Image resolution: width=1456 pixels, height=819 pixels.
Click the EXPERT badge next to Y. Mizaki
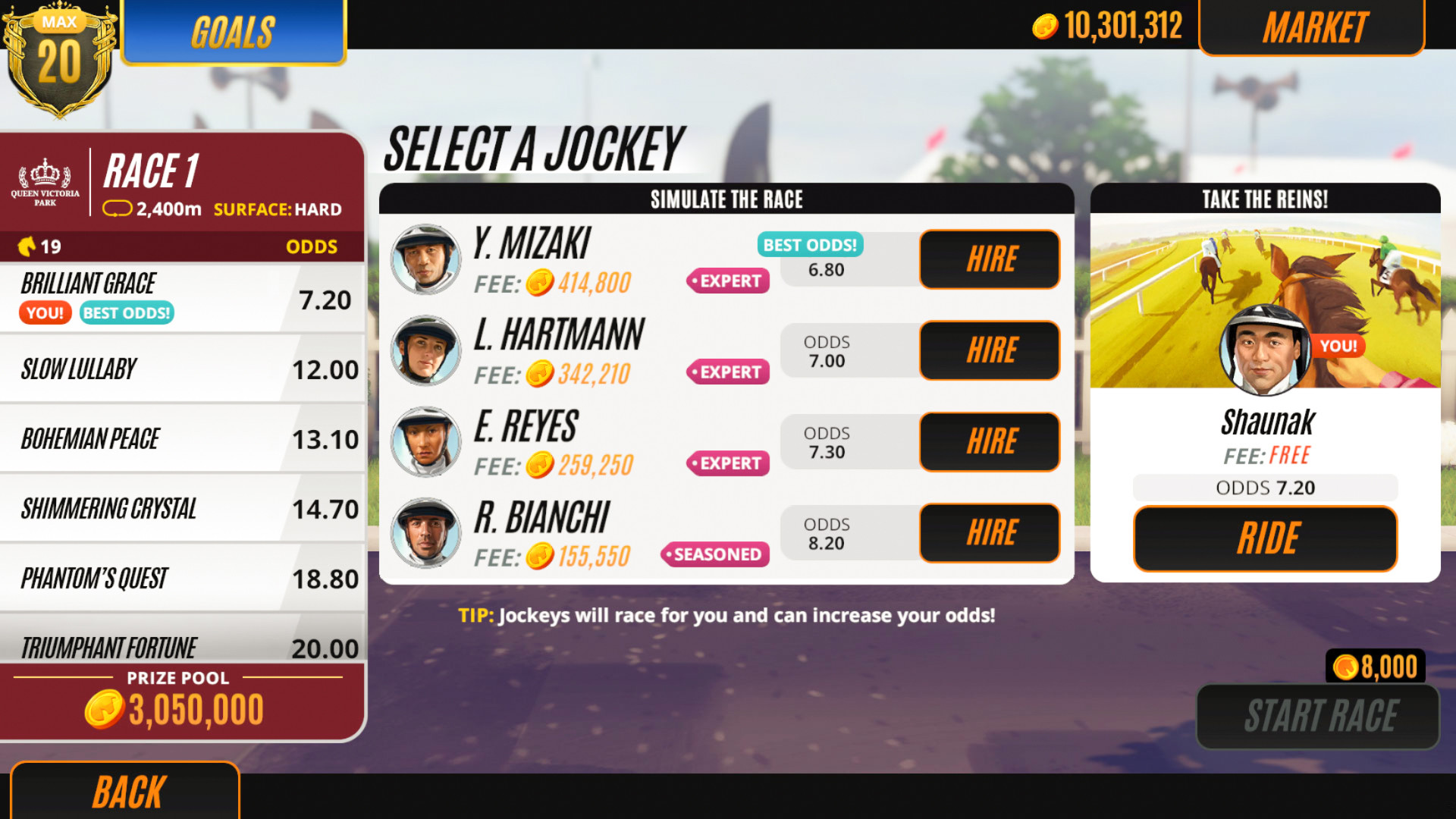[x=727, y=281]
